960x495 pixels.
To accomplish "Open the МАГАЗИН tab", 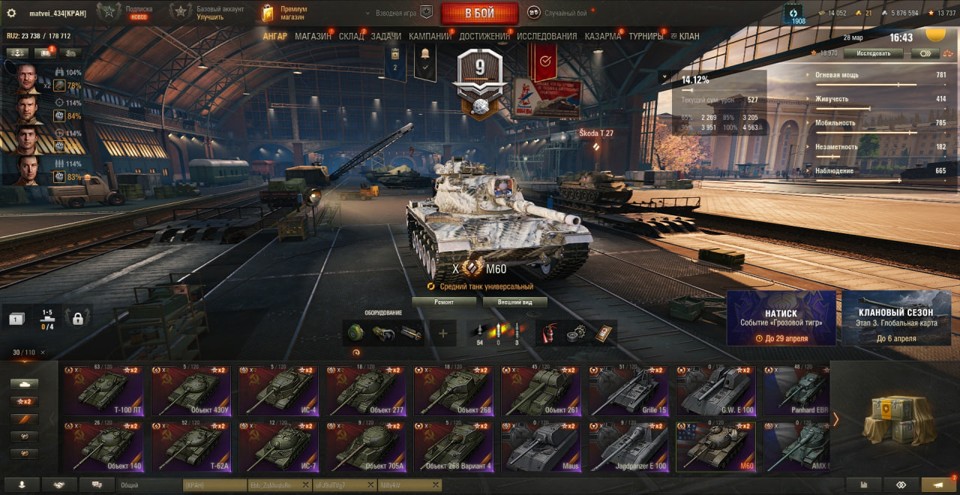I will (x=313, y=36).
